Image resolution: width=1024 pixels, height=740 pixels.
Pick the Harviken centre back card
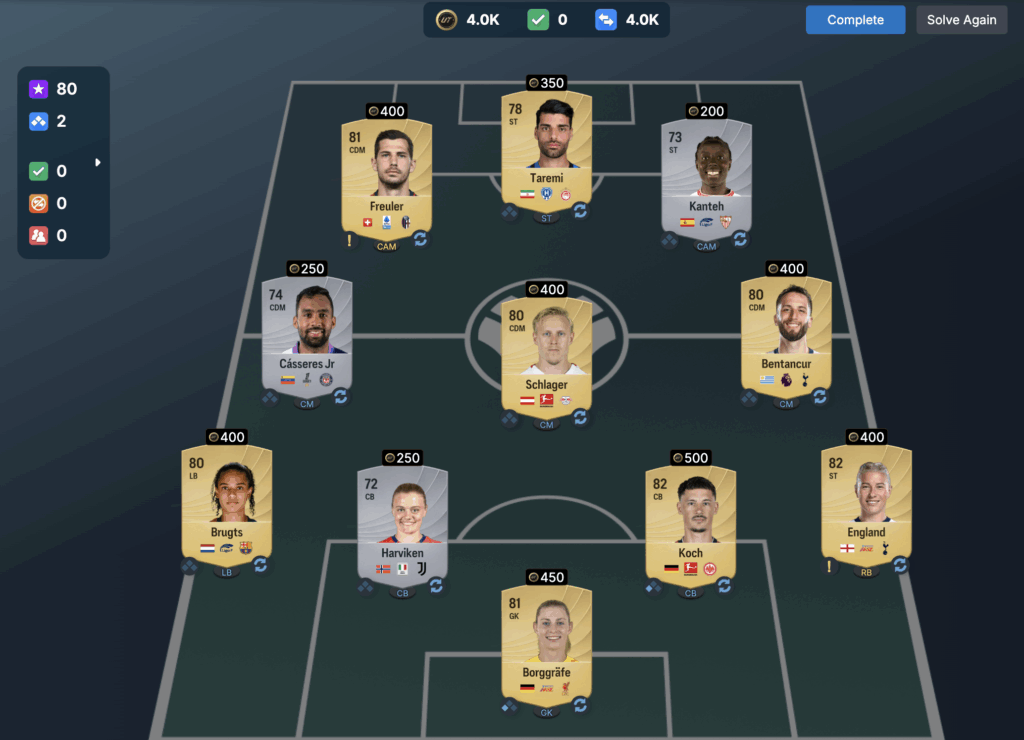click(x=402, y=521)
